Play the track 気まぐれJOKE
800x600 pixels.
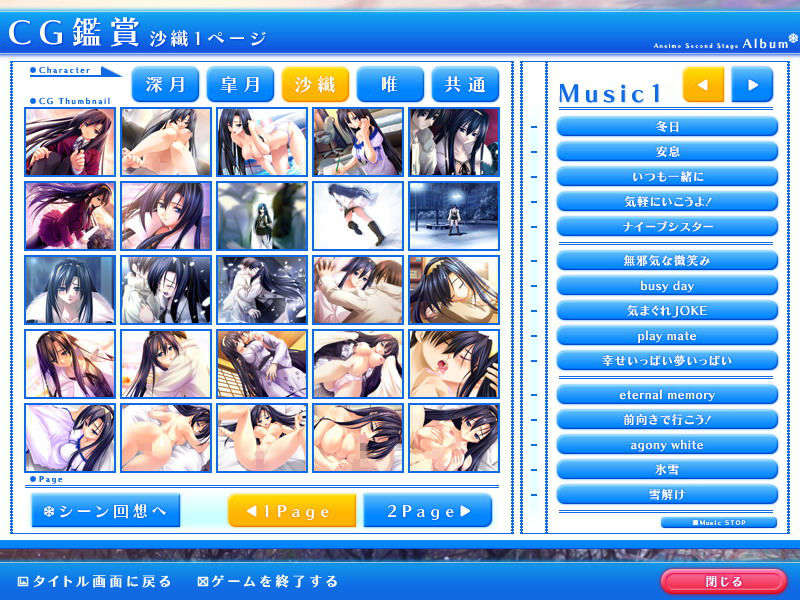click(667, 311)
